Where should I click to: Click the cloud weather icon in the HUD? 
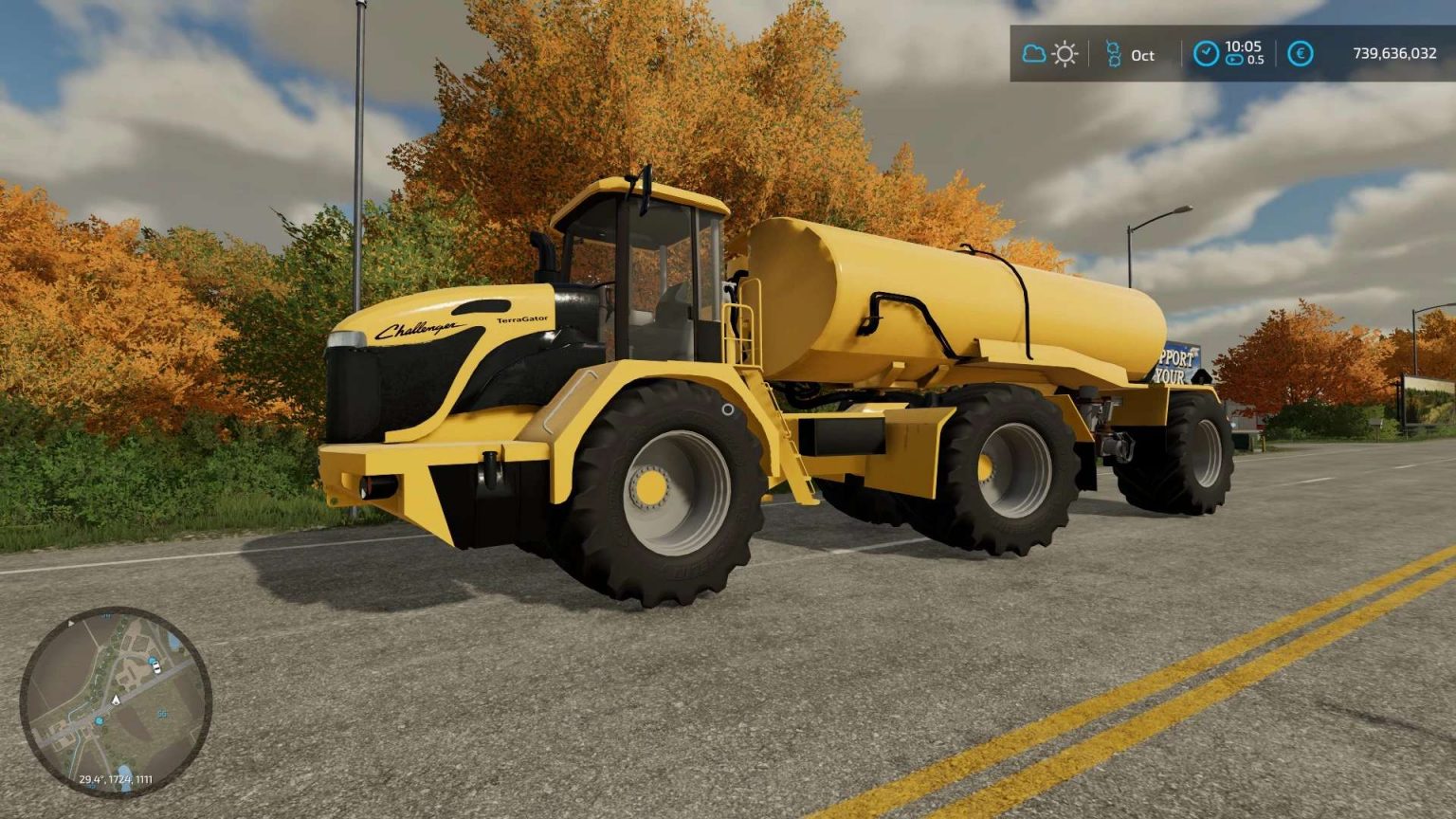1032,53
